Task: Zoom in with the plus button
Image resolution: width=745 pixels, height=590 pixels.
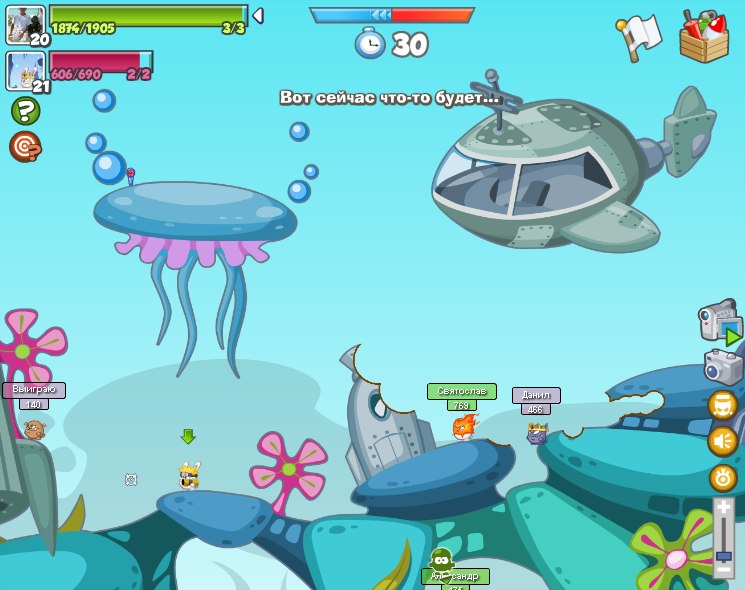Action: coord(723,507)
